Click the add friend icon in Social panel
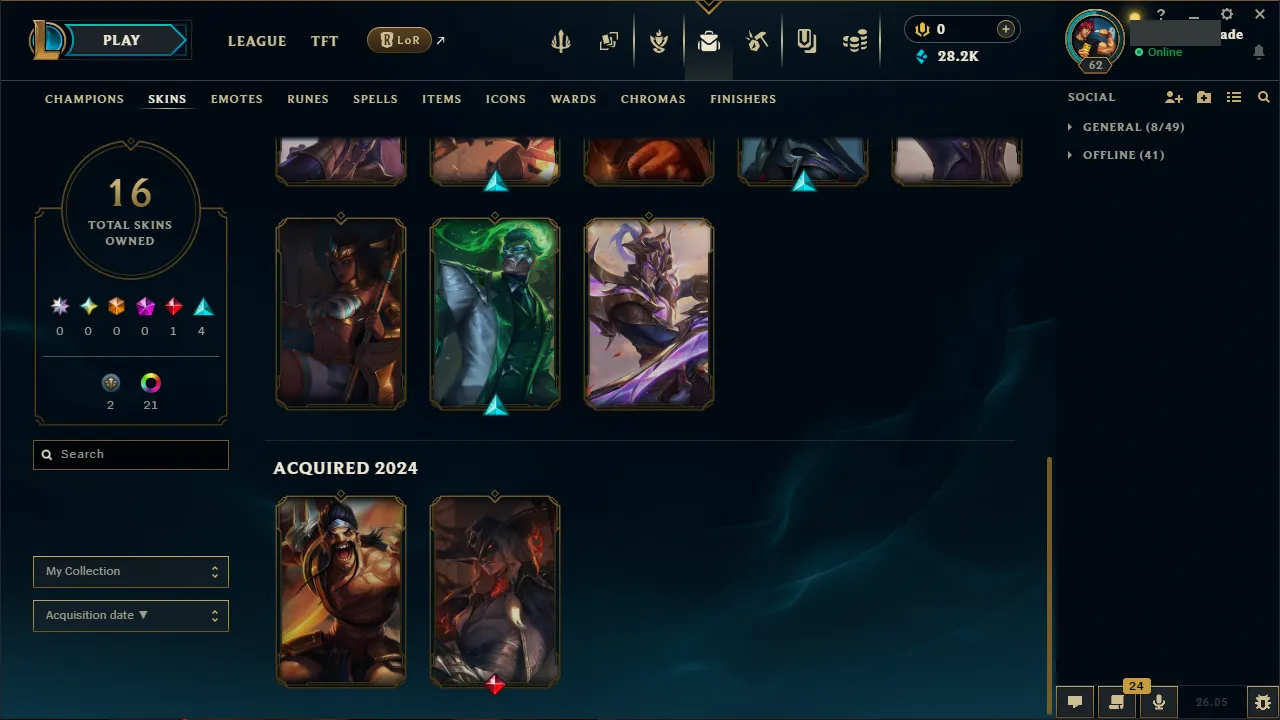Image resolution: width=1280 pixels, height=720 pixels. pyautogui.click(x=1173, y=97)
